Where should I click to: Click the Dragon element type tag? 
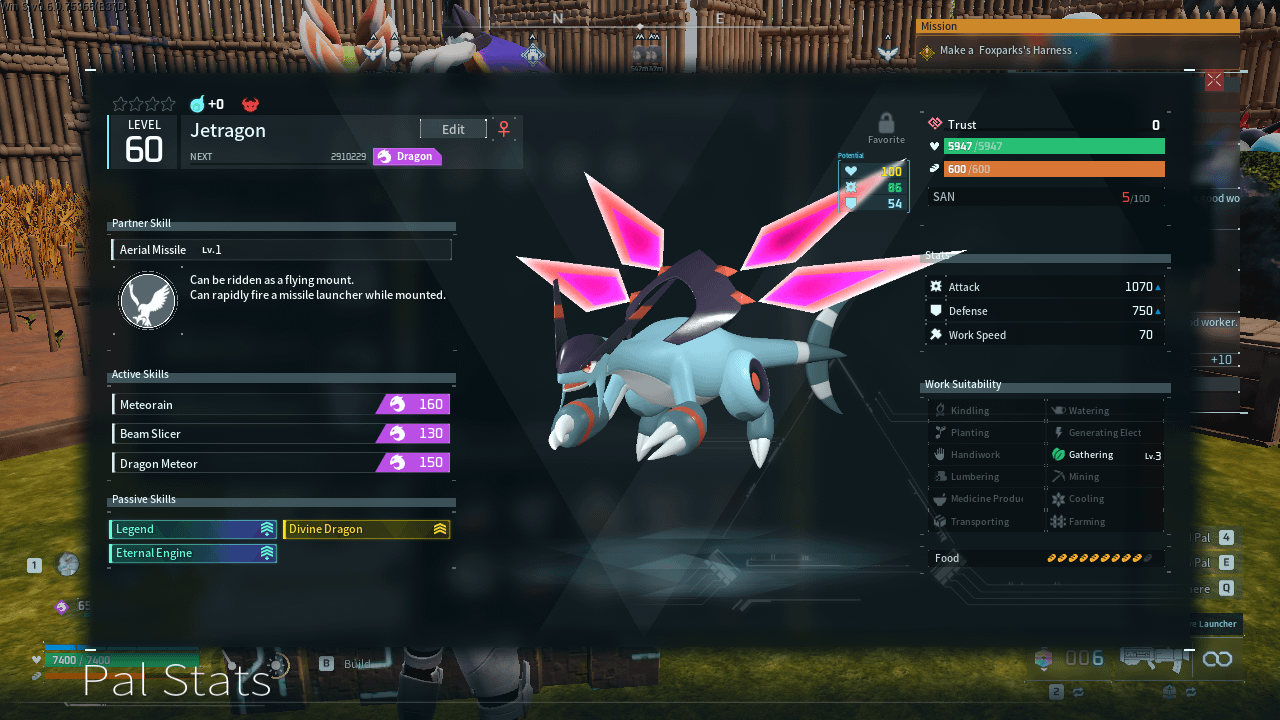[407, 157]
